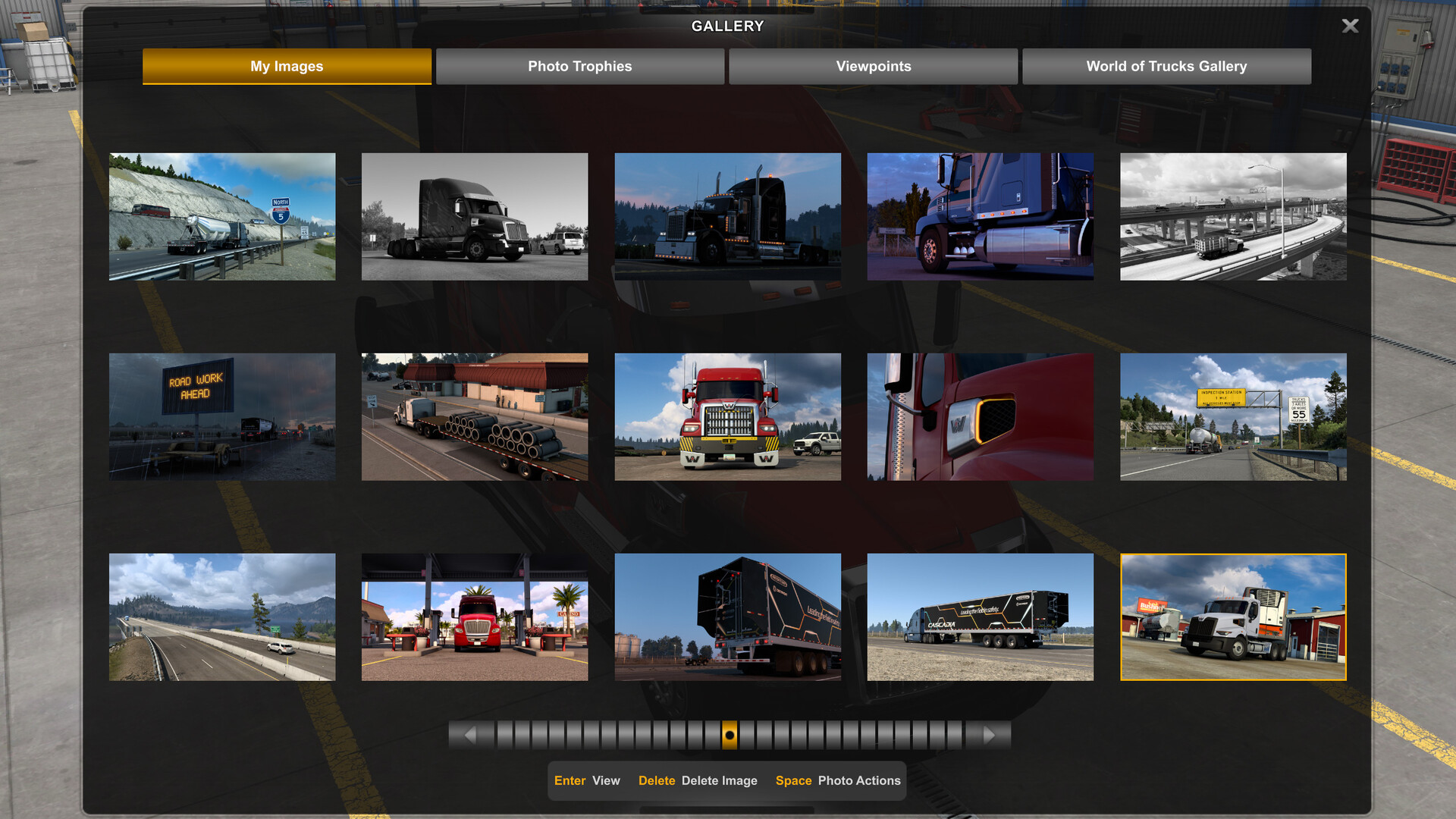Open the grayscale highway overpass photo
1456x819 pixels.
1232,216
